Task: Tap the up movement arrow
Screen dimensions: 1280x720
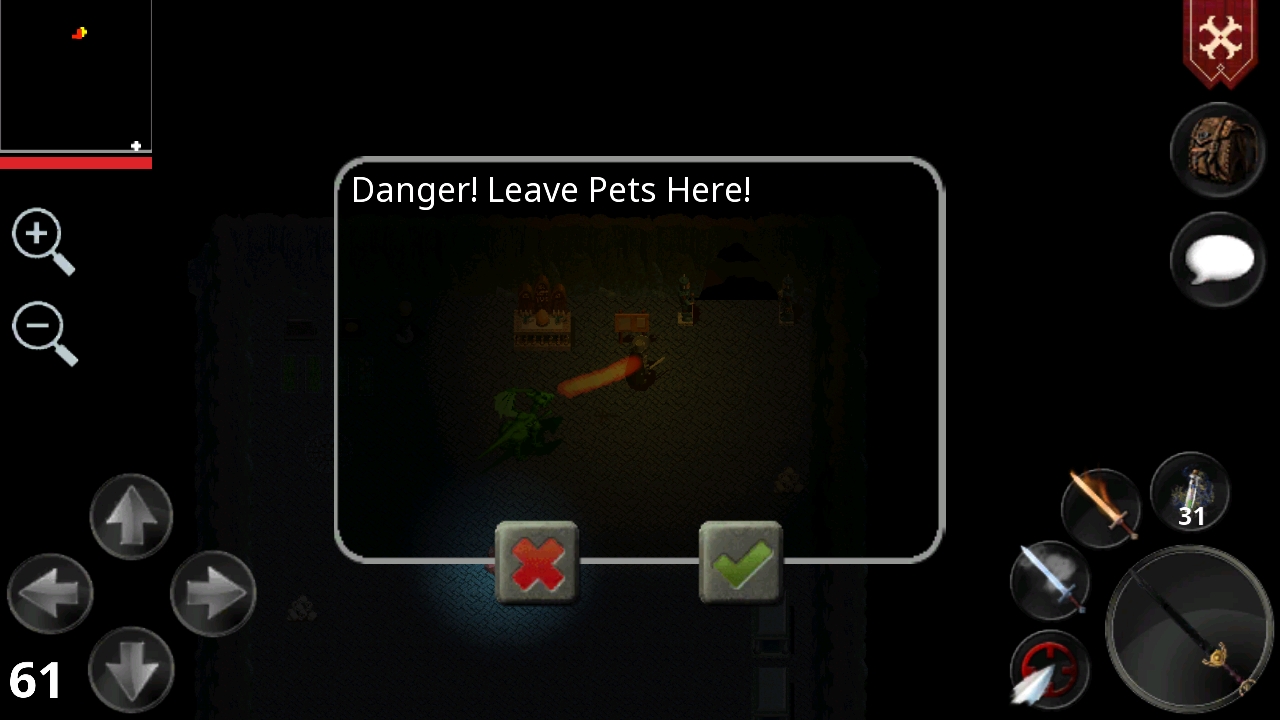Action: coord(131,515)
